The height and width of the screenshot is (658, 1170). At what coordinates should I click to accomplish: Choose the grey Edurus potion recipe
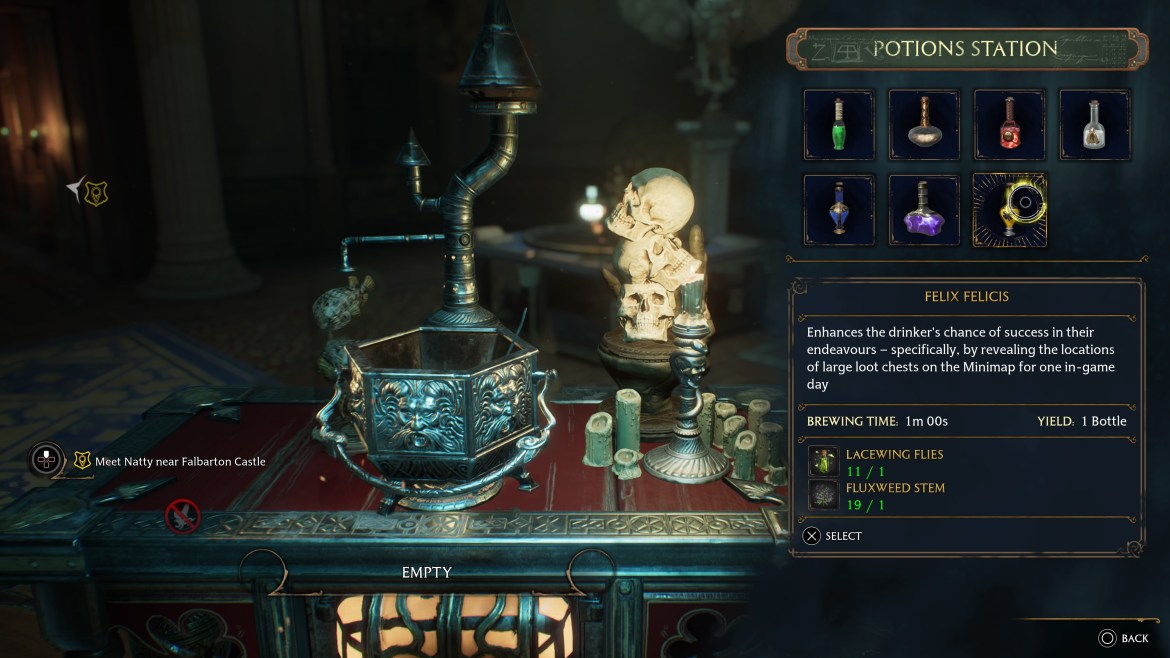point(924,125)
